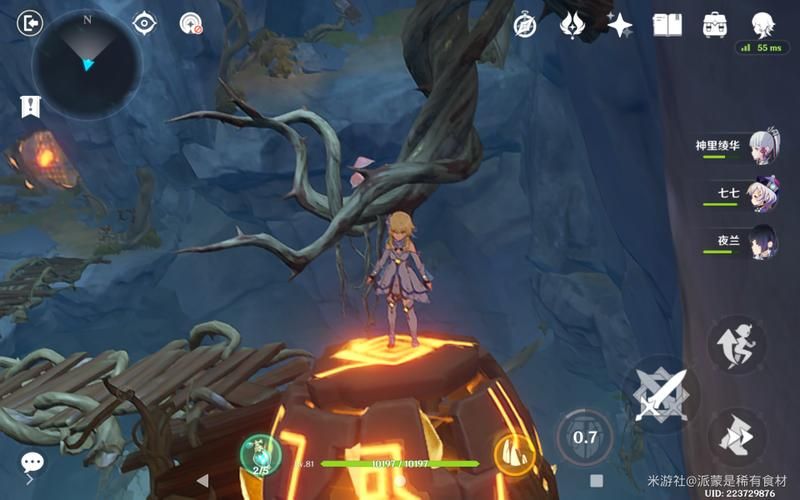Open the quest tracking target icon

(191, 24)
